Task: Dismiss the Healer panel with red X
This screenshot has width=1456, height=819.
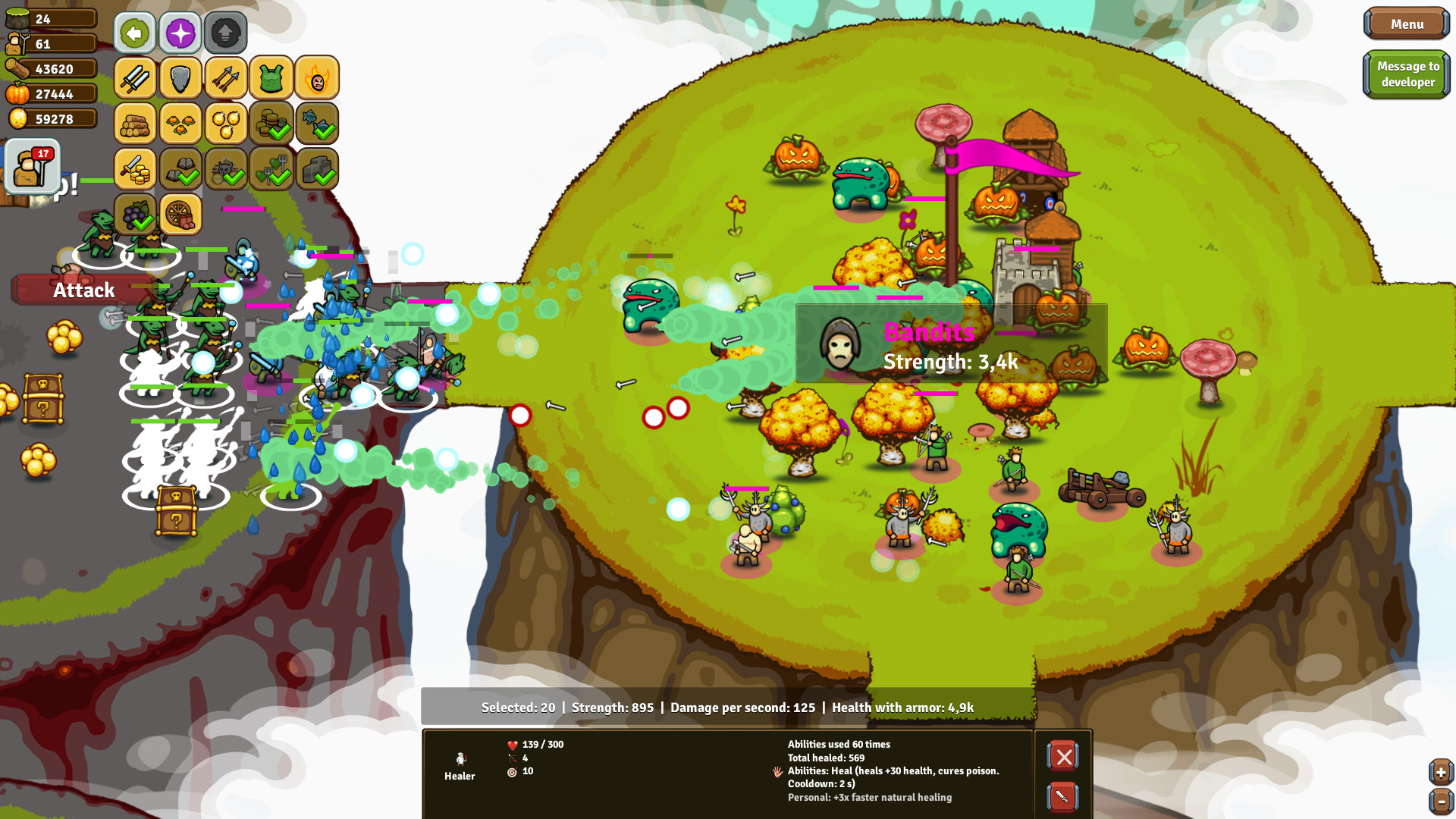Action: [1063, 756]
